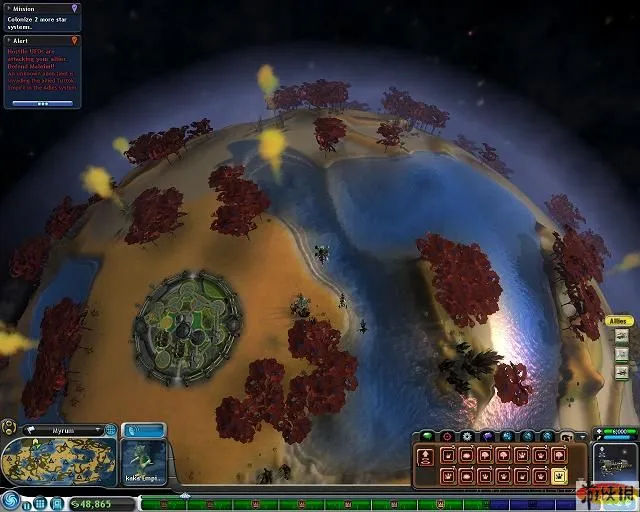Select the highlighted yellow tool slot

tap(559, 476)
